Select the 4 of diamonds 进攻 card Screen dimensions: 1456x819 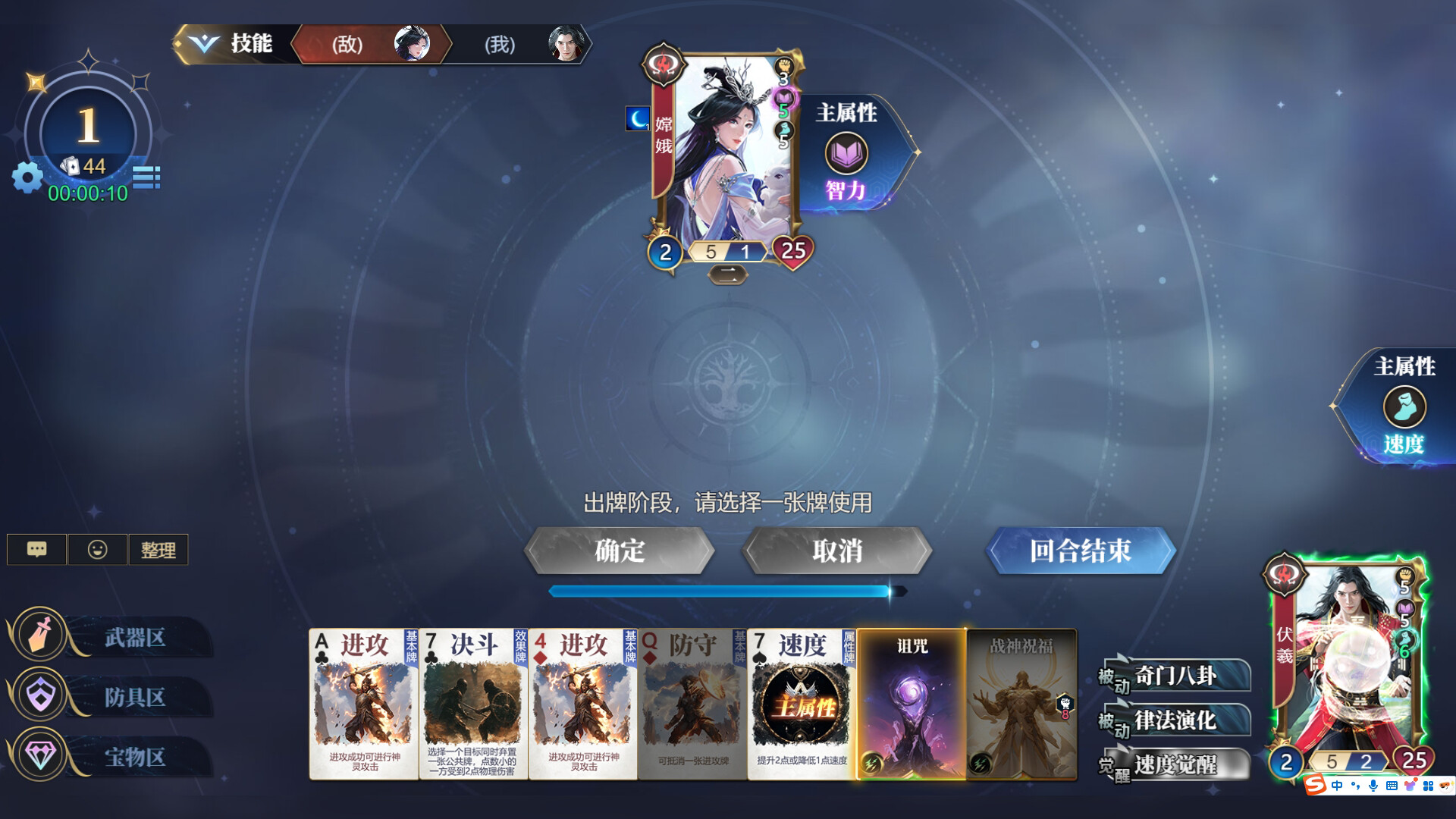(582, 704)
